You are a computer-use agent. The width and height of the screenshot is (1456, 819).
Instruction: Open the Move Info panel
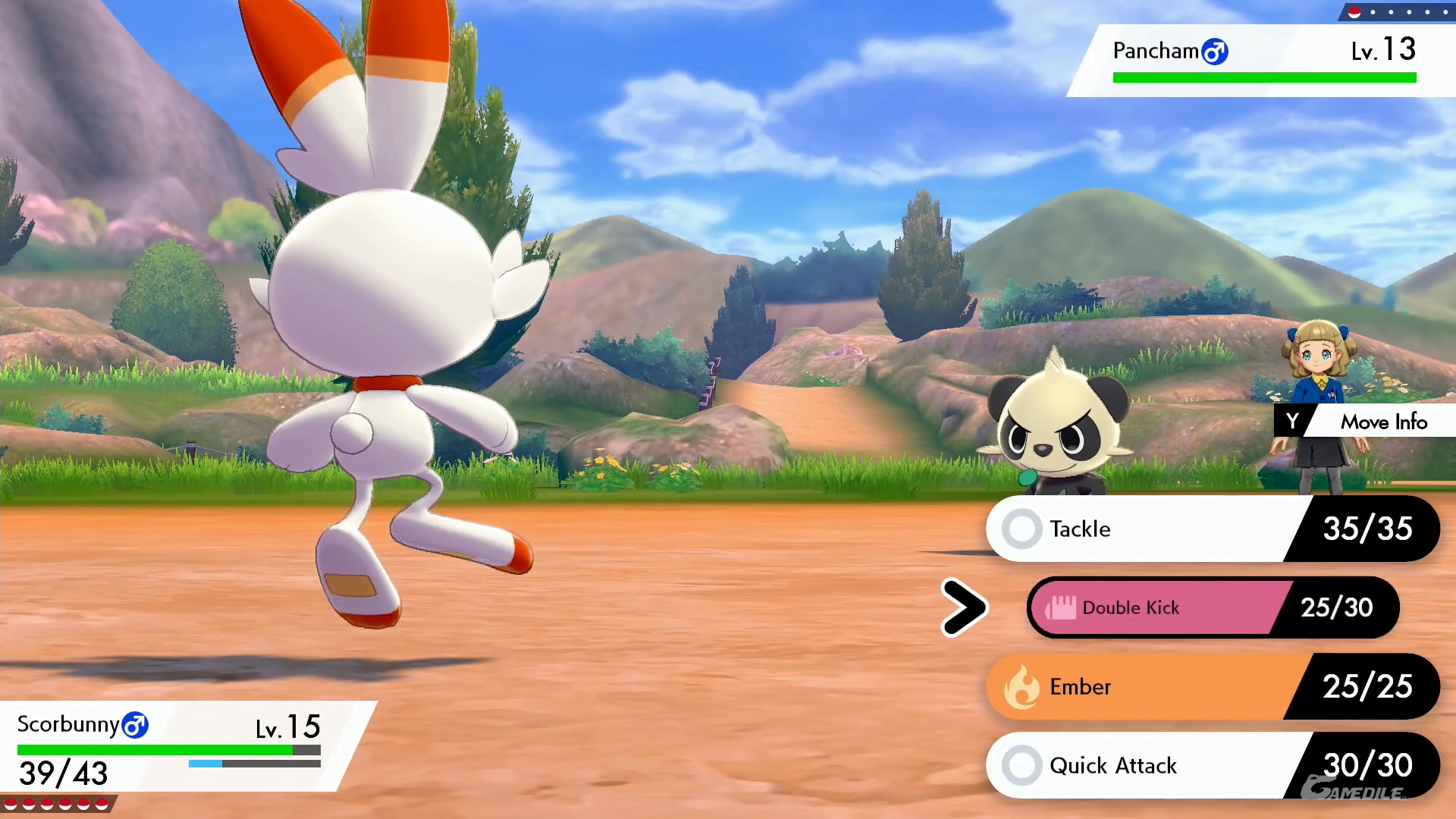point(1365,421)
